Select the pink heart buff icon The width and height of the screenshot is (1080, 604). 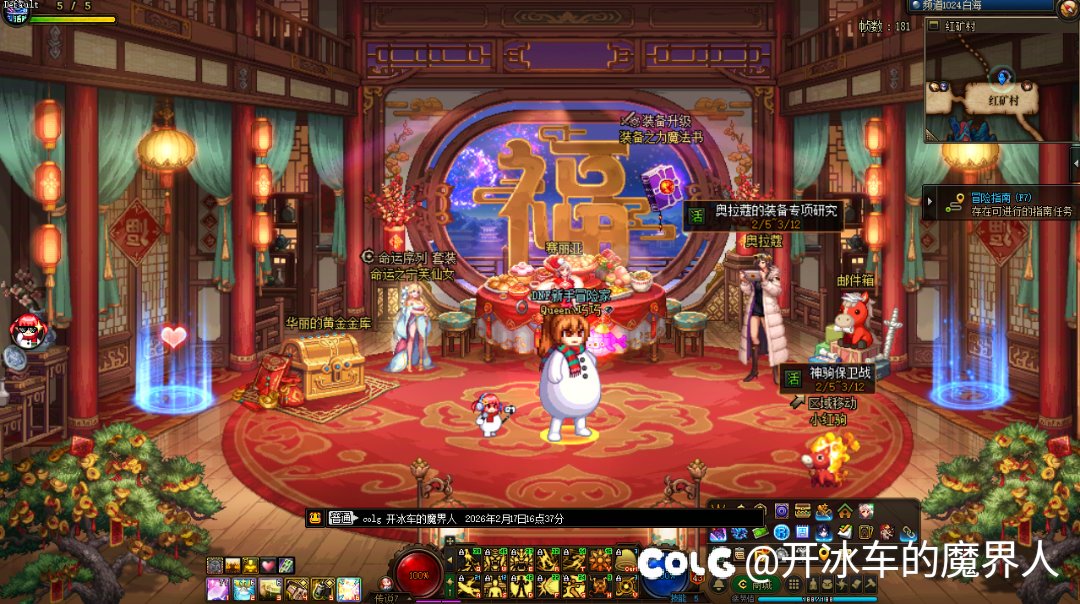269,565
